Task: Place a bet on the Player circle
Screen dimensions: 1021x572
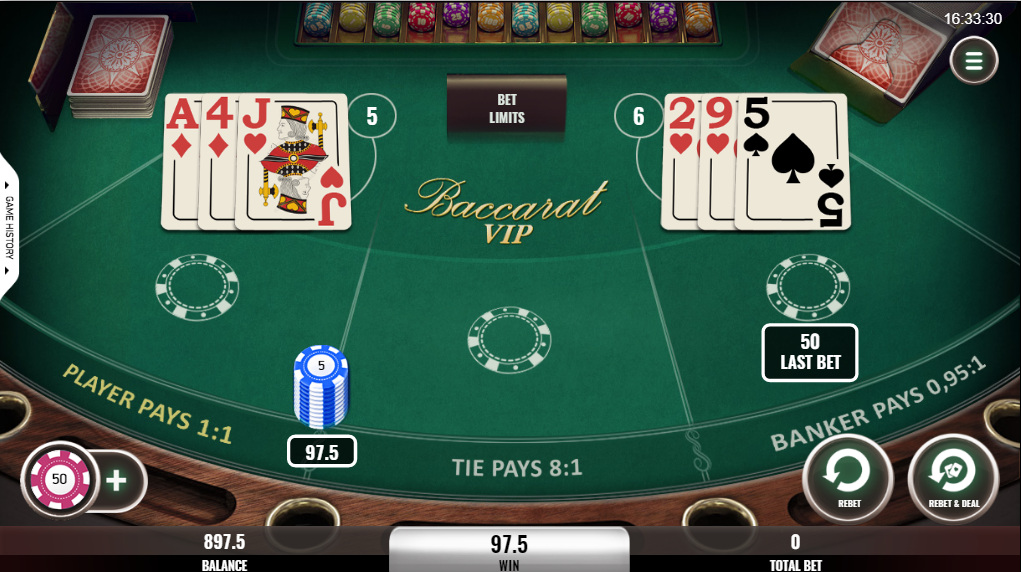Action: 197,288
